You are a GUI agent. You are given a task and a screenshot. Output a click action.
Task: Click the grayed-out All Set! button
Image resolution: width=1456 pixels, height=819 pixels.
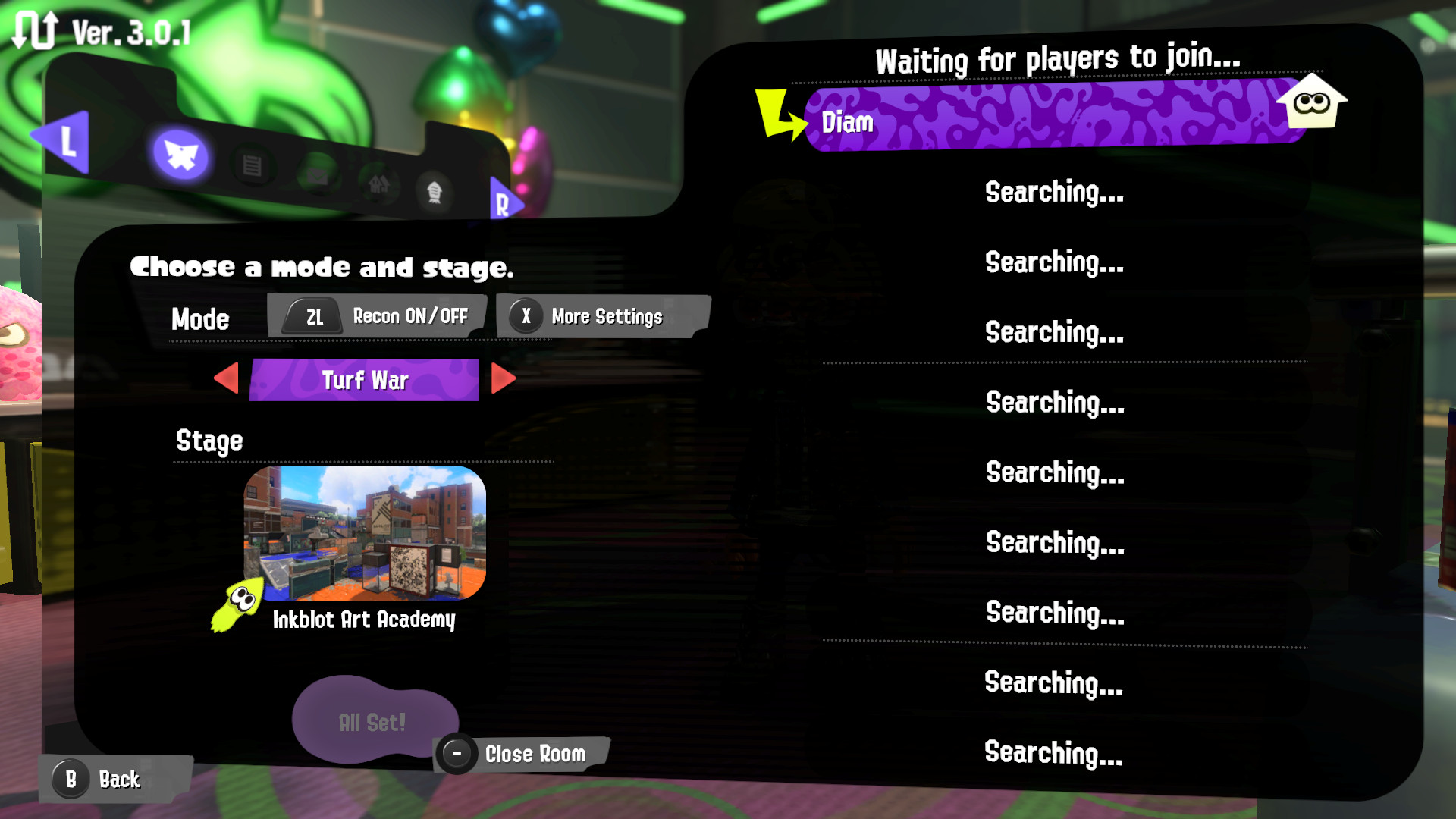point(373,721)
